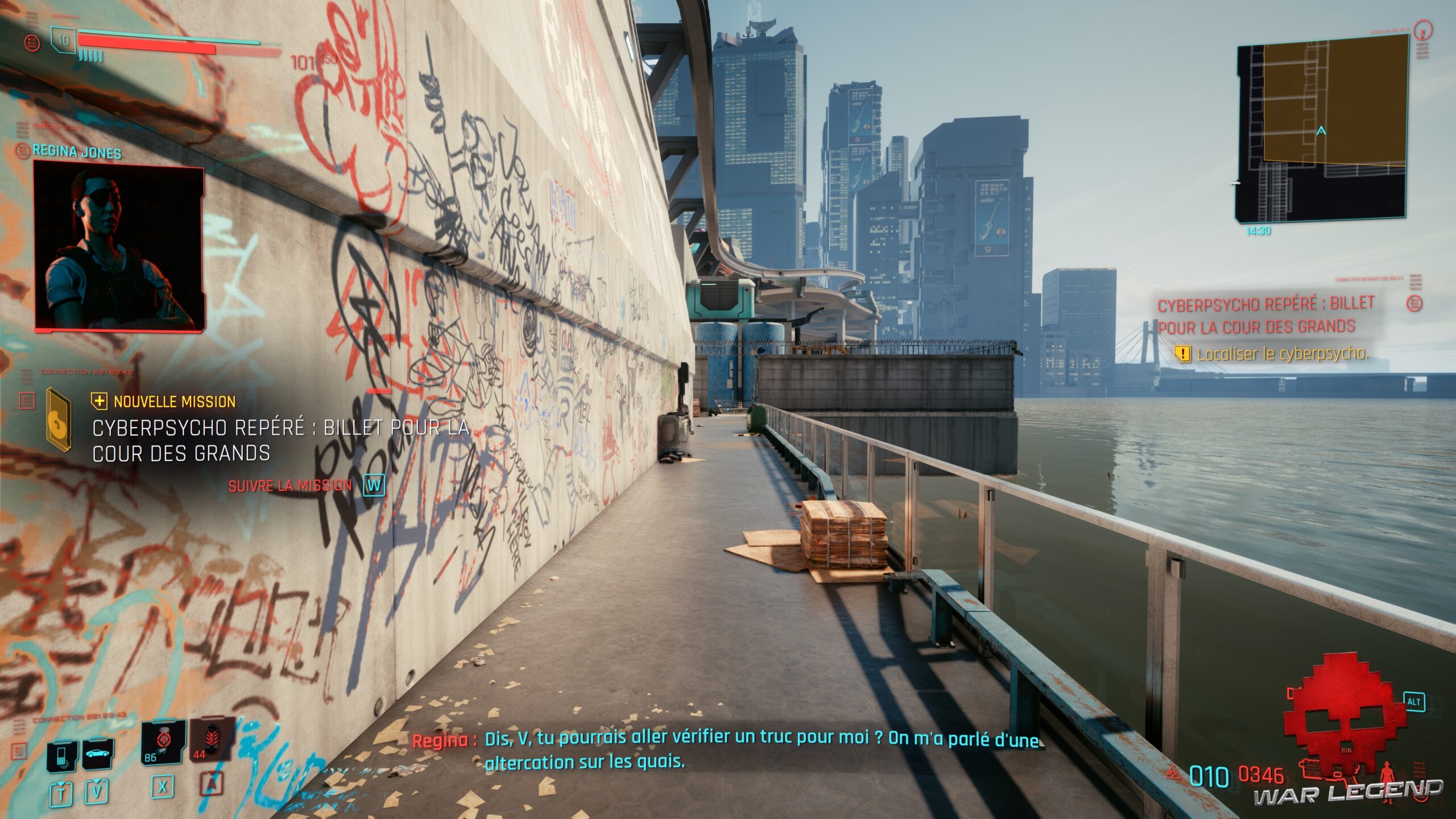
Task: Open the phone icon
Action: (62, 756)
